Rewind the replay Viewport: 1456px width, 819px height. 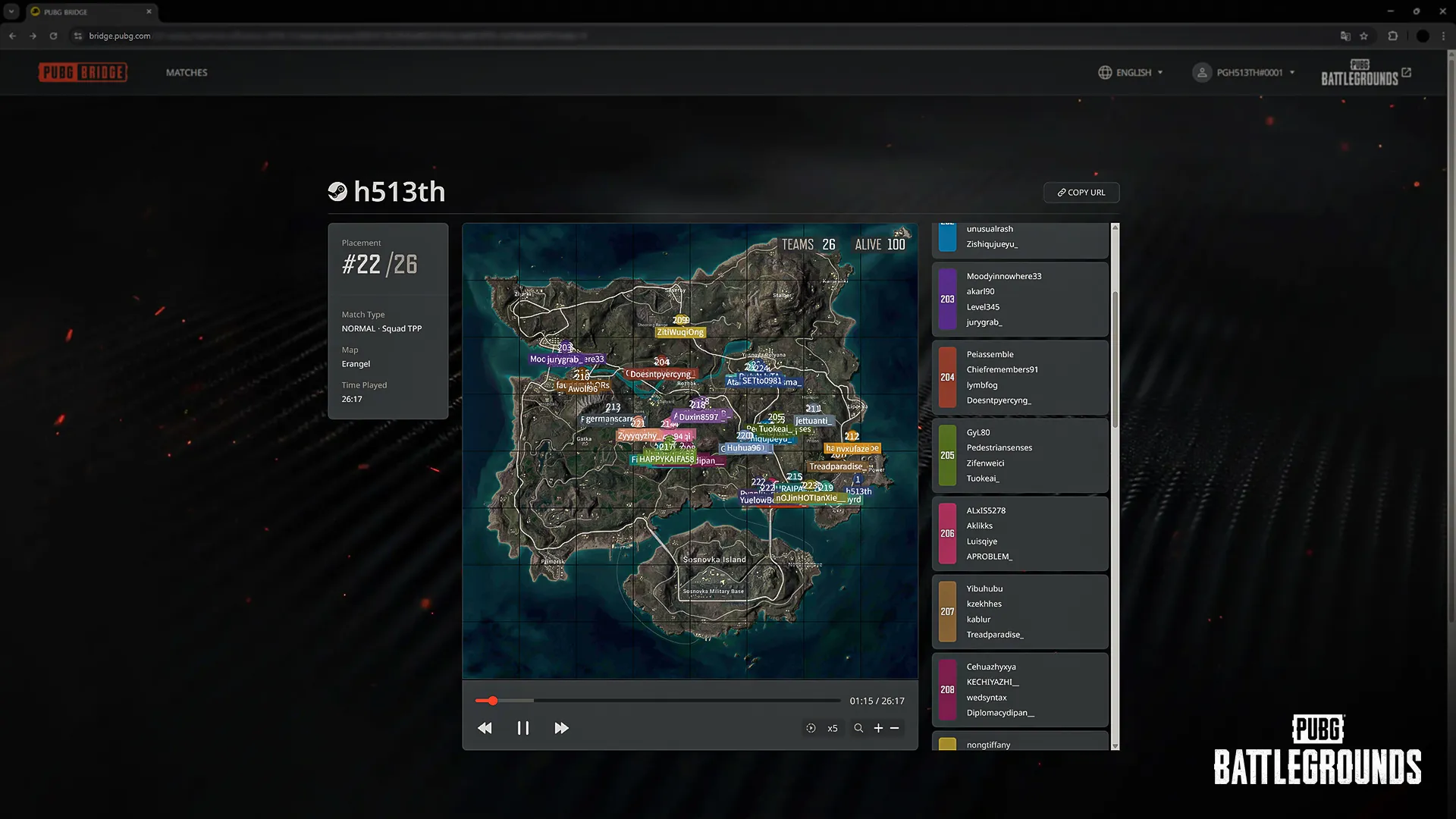pos(485,728)
